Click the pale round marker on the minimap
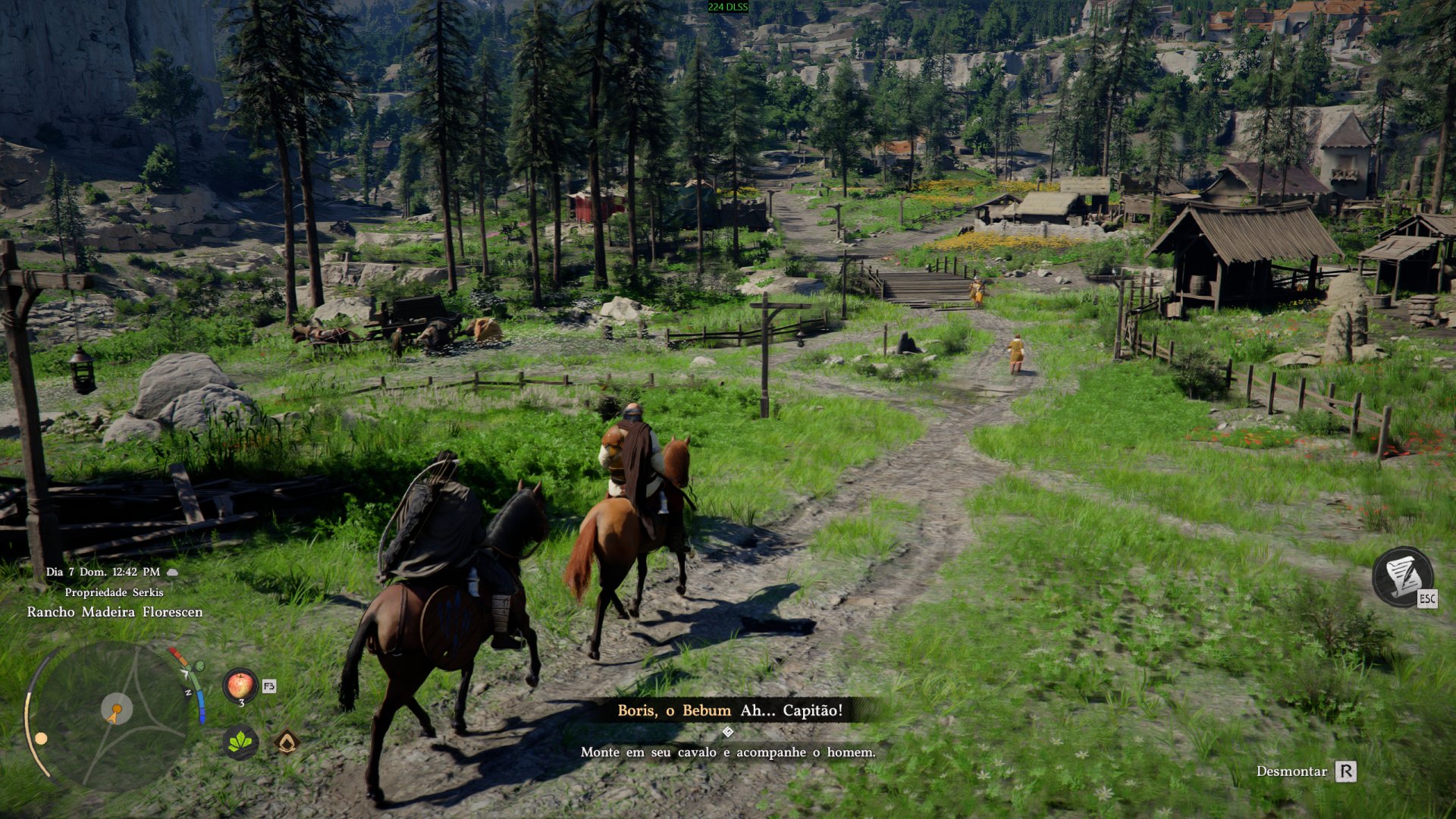Screen dimensions: 1456x819 pyautogui.click(x=41, y=738)
